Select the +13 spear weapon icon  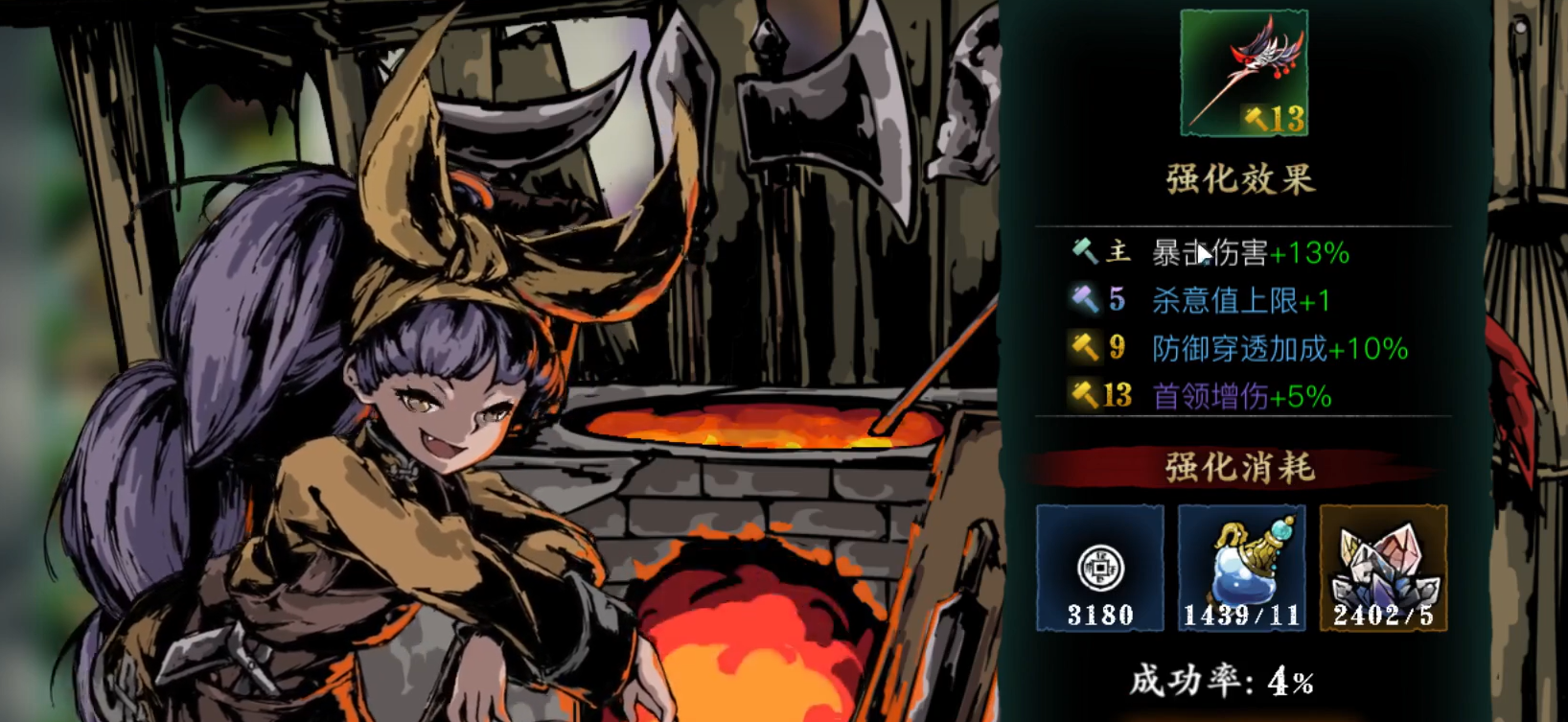coord(1243,73)
